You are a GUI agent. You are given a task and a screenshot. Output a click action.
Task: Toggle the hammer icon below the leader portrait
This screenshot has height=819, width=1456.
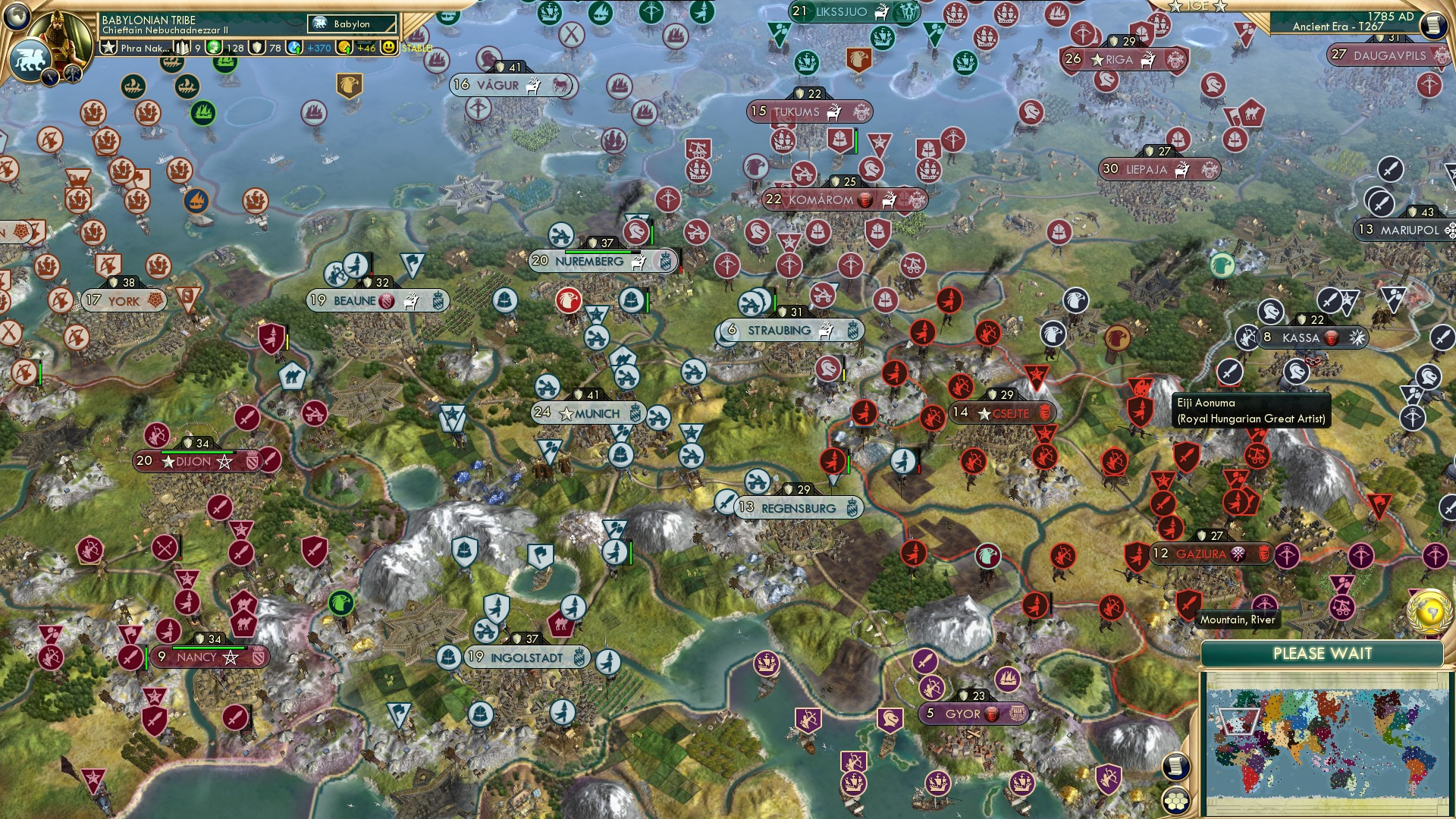(x=73, y=75)
